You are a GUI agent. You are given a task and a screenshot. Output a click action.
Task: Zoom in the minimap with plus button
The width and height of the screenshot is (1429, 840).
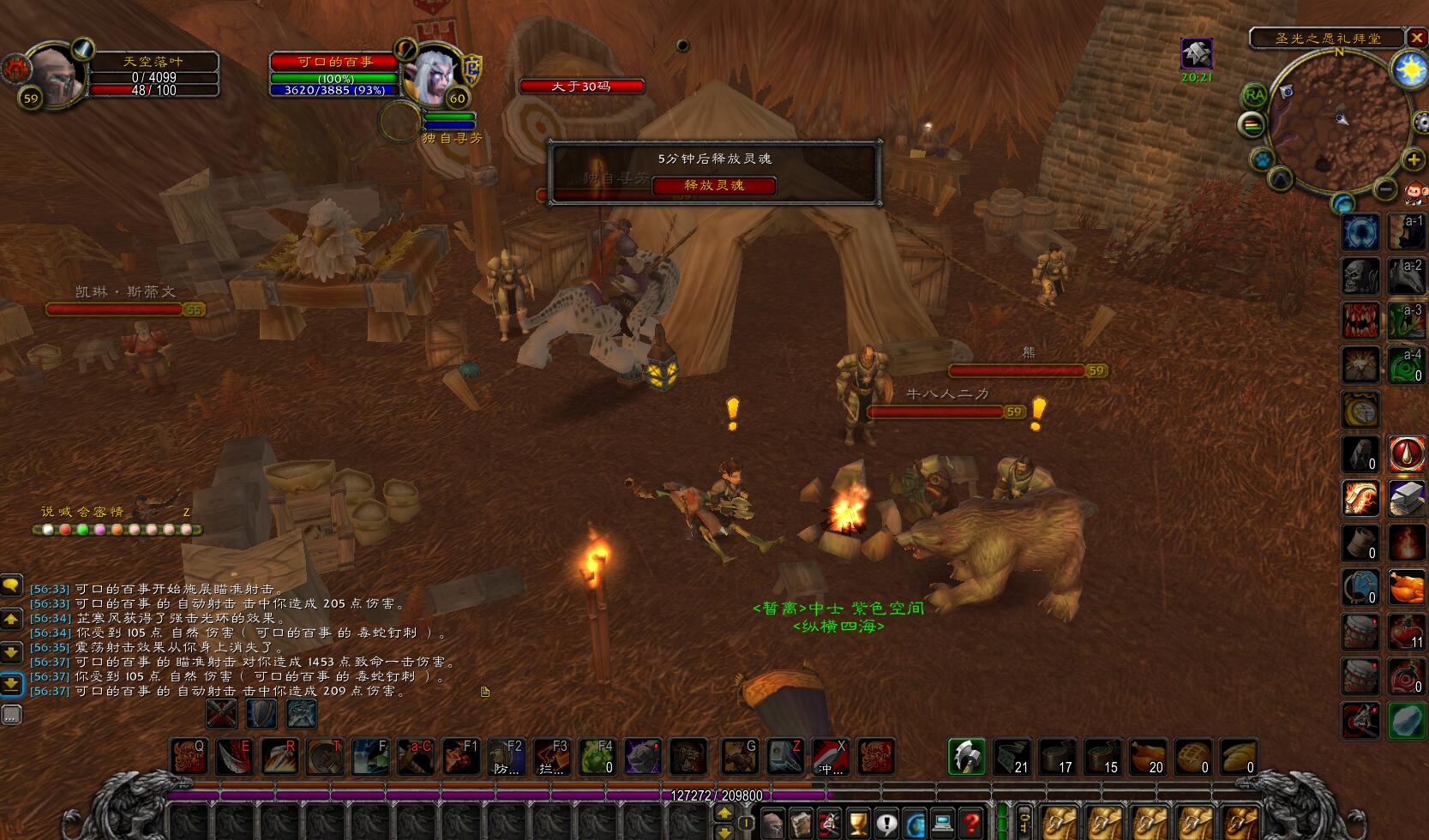click(x=1413, y=159)
